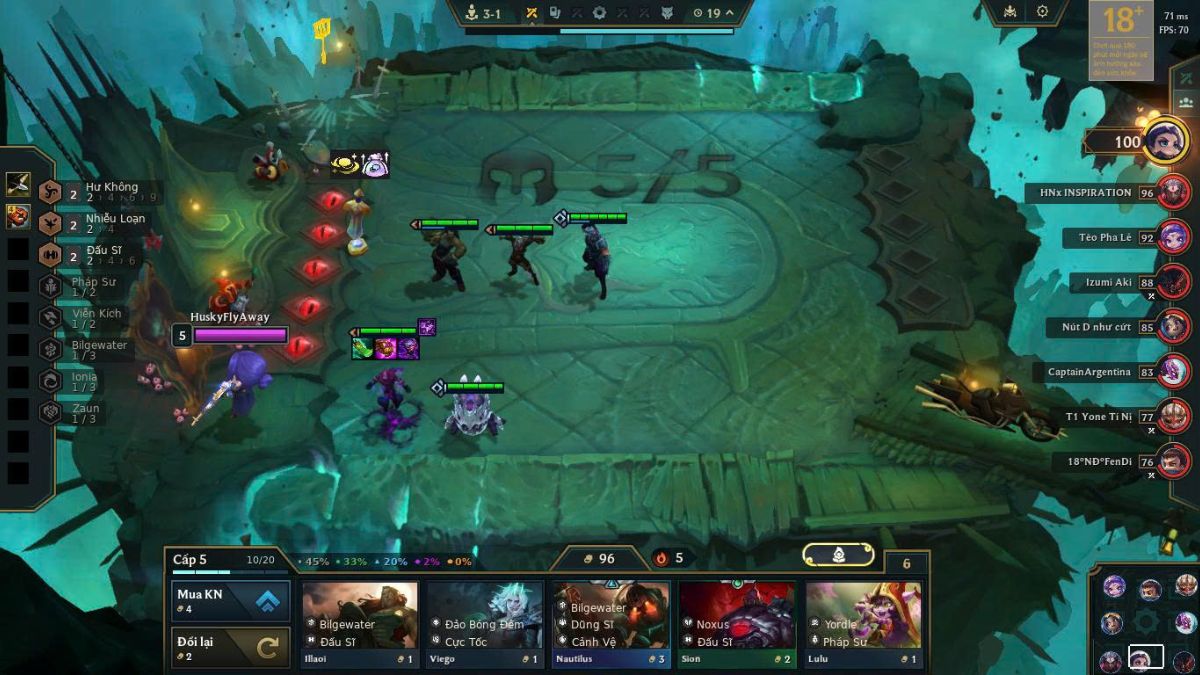The width and height of the screenshot is (1200, 675).
Task: Select CaptainArgentina in the scoreboard
Action: (1089, 372)
